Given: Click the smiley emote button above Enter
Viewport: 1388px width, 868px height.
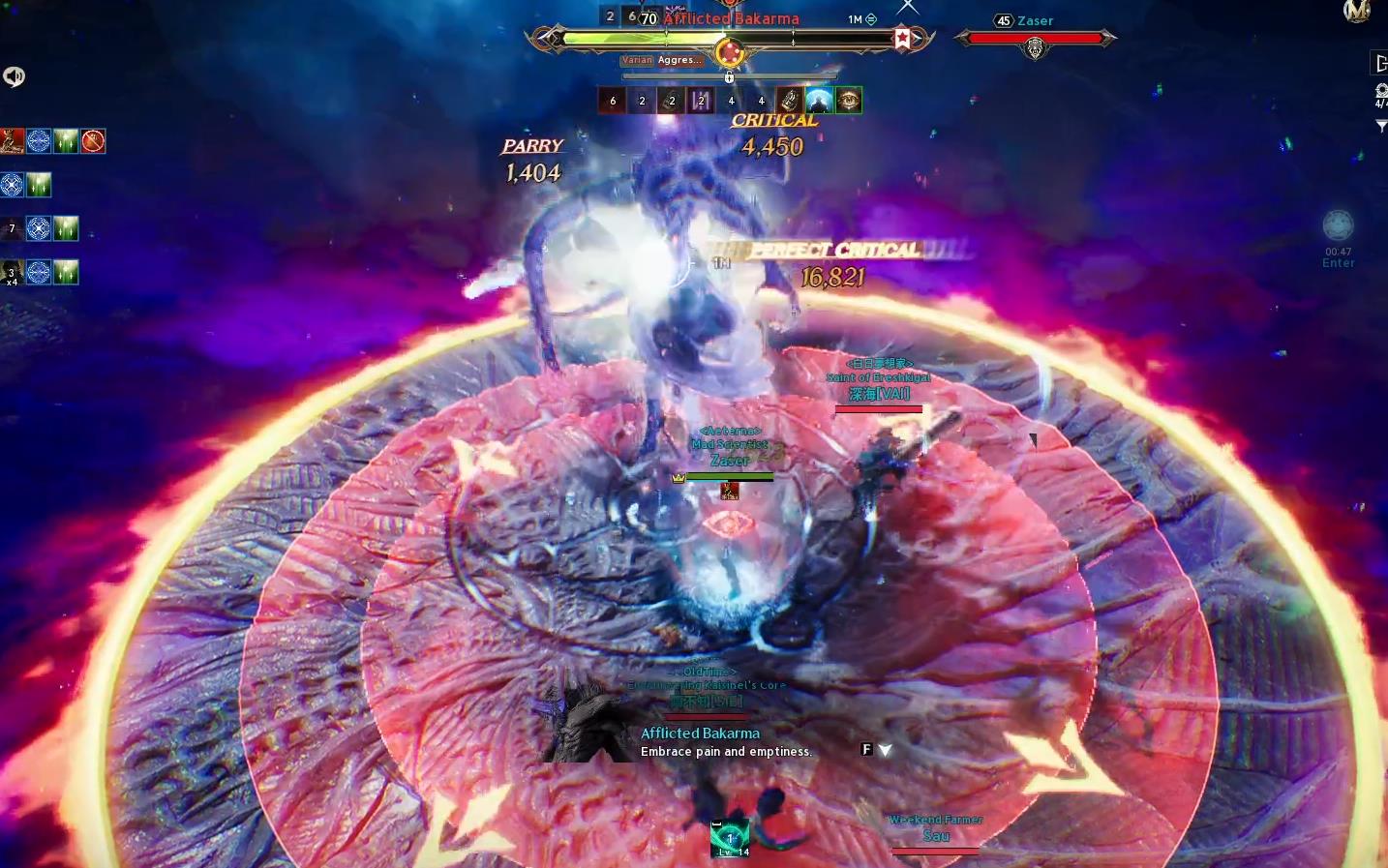Looking at the screenshot, I should click(x=1338, y=225).
